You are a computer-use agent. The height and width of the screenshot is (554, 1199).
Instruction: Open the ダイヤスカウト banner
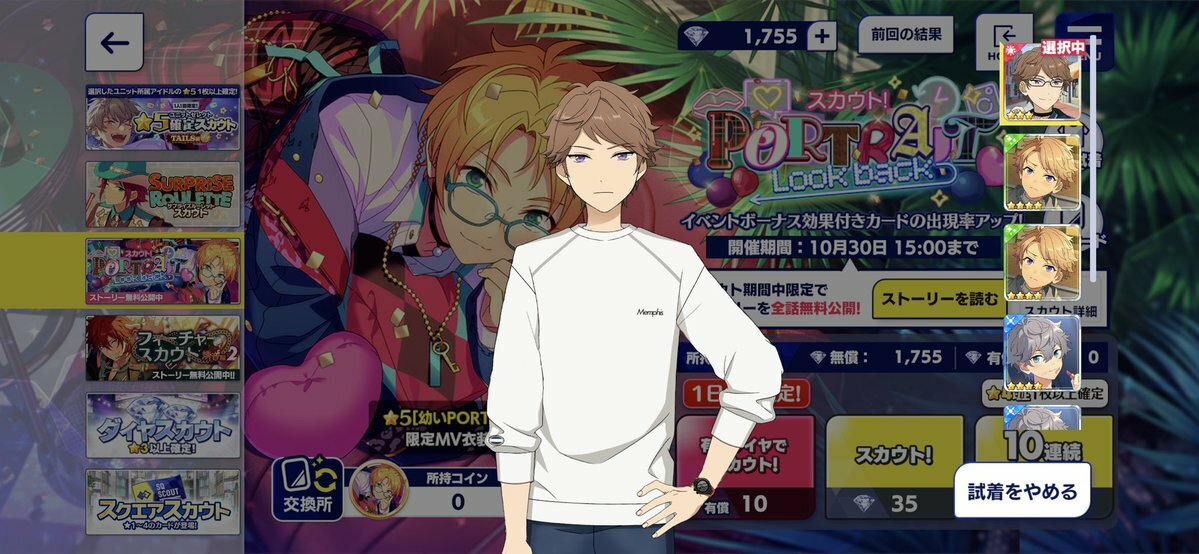(x=162, y=424)
